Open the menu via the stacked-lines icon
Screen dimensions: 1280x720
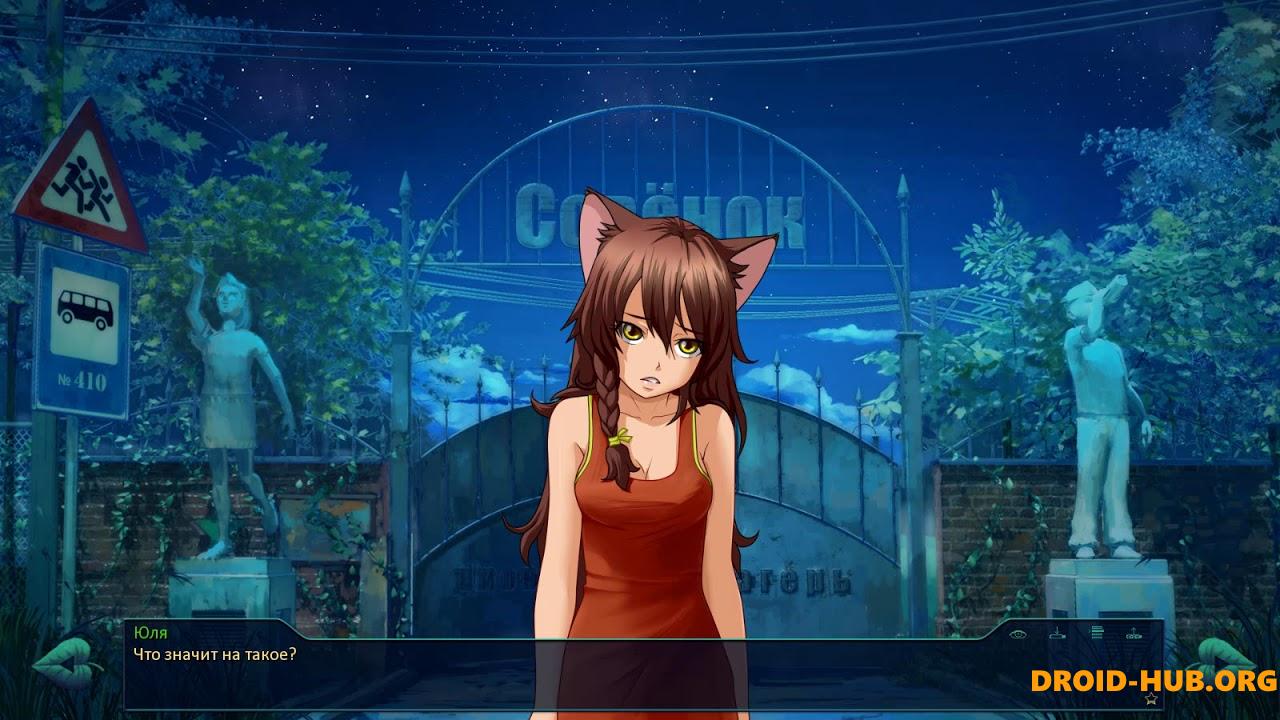pyautogui.click(x=1096, y=632)
